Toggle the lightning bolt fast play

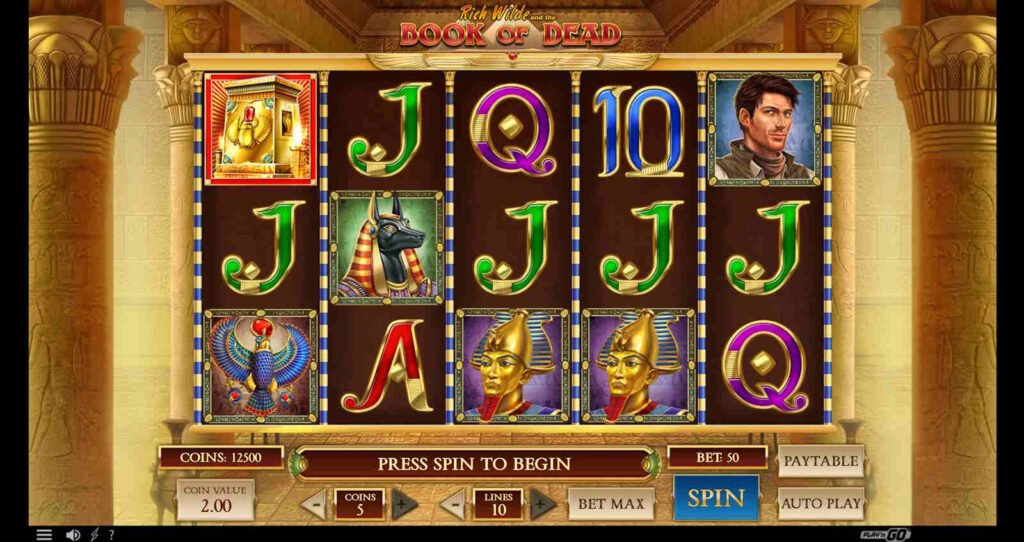pyautogui.click(x=94, y=535)
